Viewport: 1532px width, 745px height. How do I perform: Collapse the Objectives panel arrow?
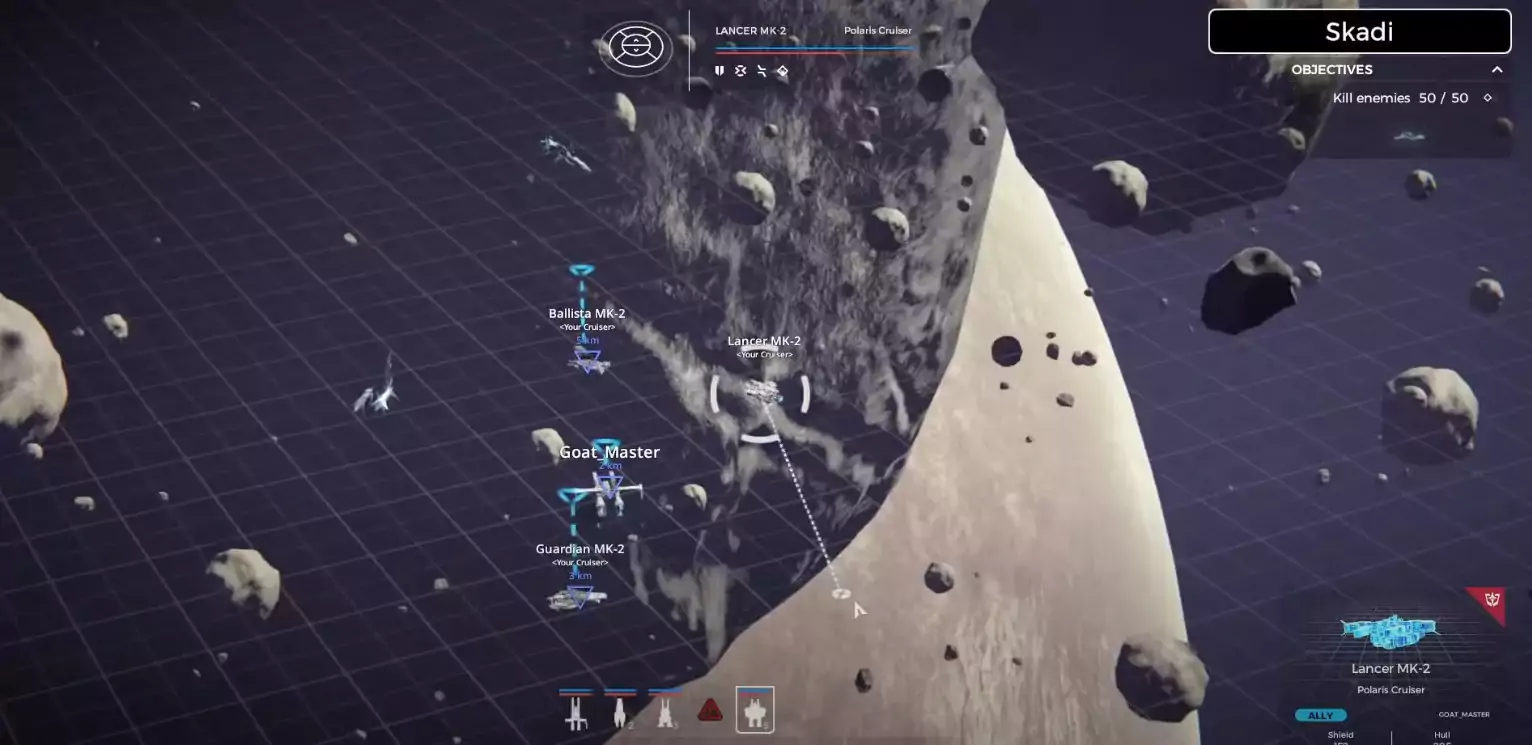[1497, 70]
